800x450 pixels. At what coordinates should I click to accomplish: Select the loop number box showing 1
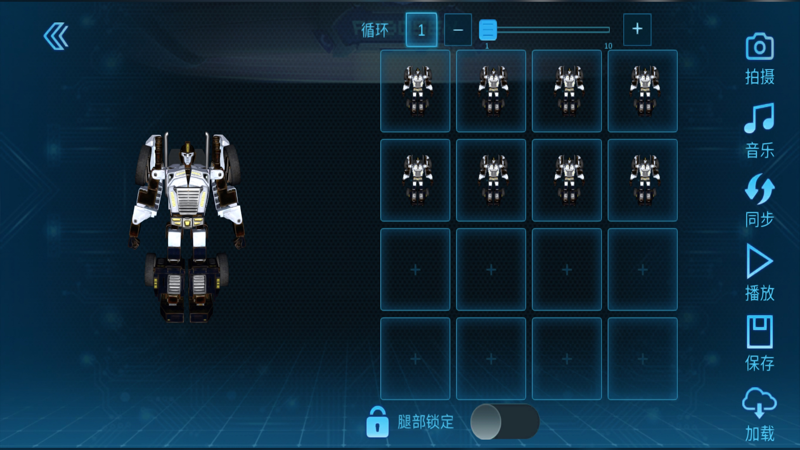[421, 30]
